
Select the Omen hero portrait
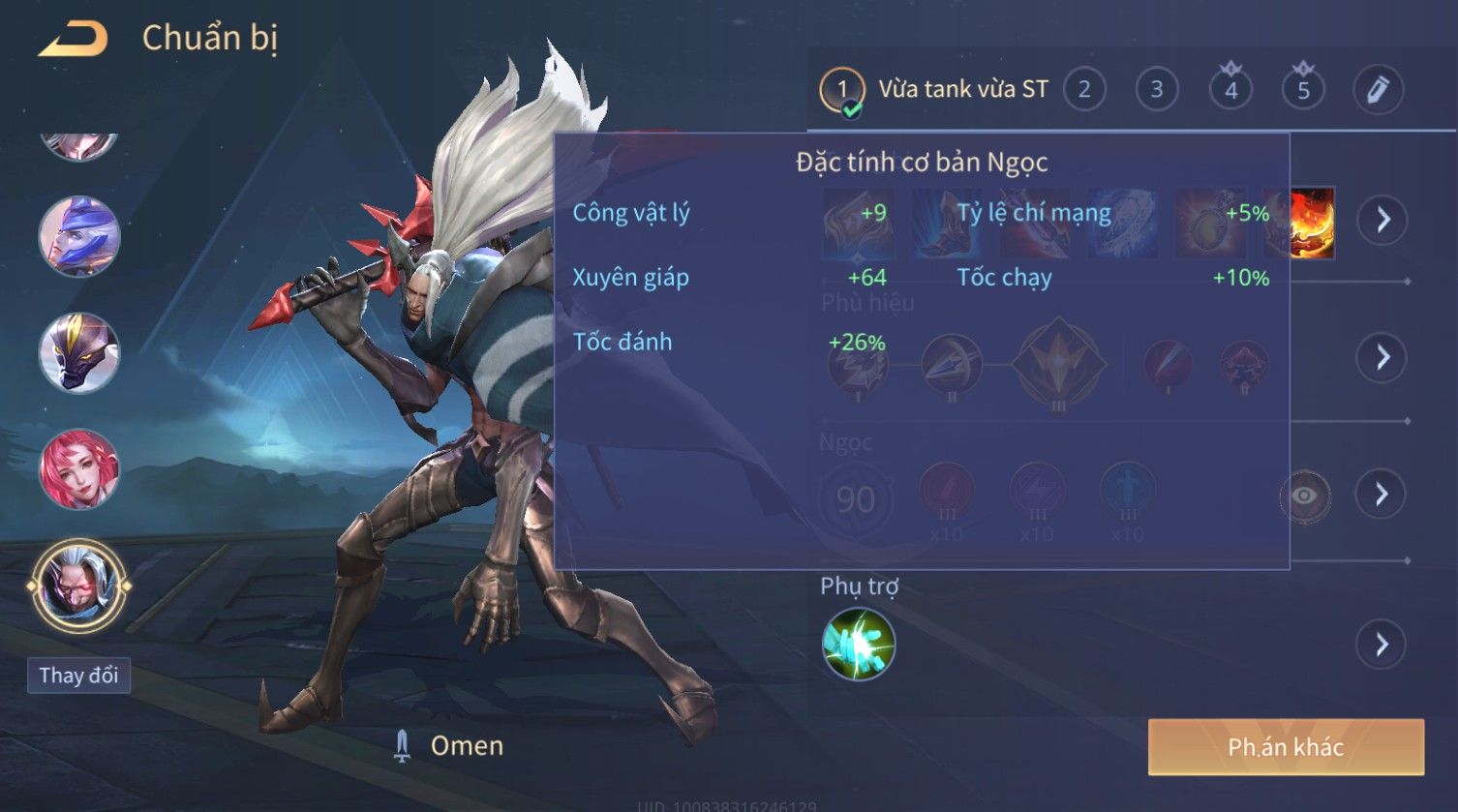click(79, 586)
